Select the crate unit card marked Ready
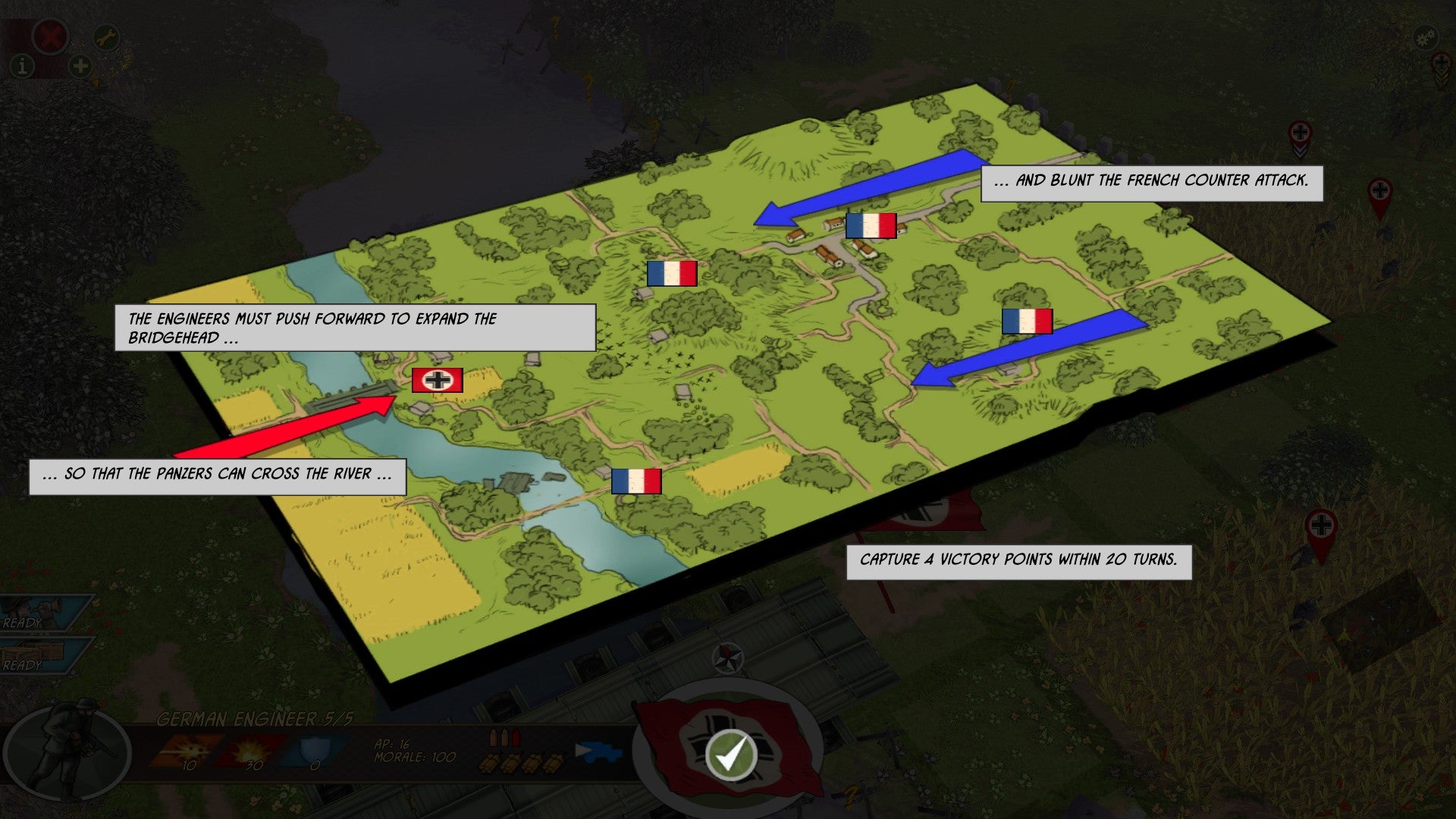Viewport: 1456px width, 819px height. click(x=42, y=655)
